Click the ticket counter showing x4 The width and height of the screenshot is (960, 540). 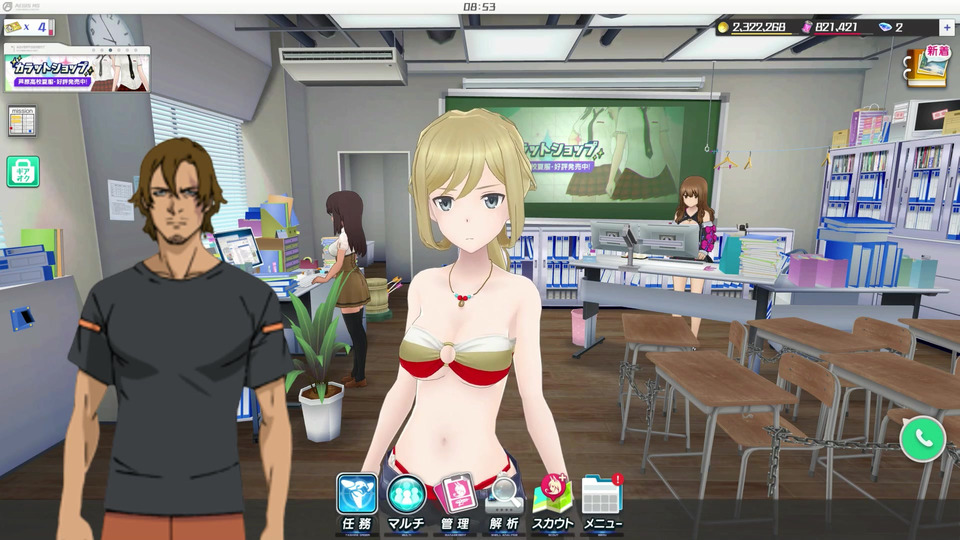coord(28,27)
